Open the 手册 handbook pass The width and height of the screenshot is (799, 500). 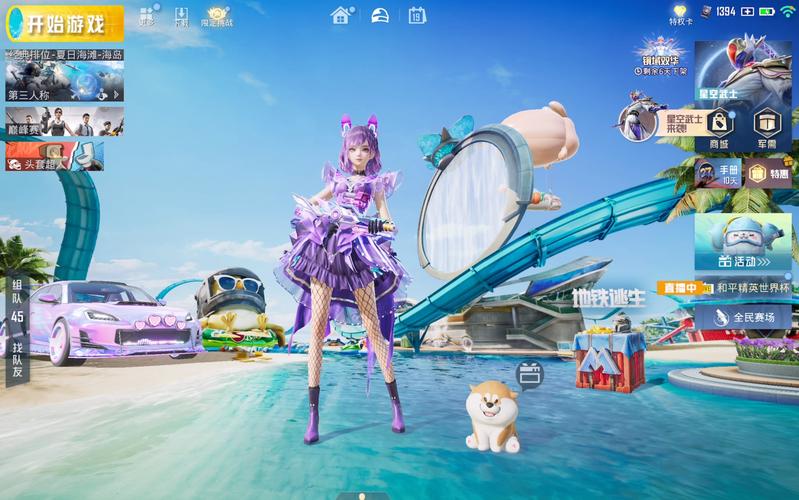tap(718, 173)
